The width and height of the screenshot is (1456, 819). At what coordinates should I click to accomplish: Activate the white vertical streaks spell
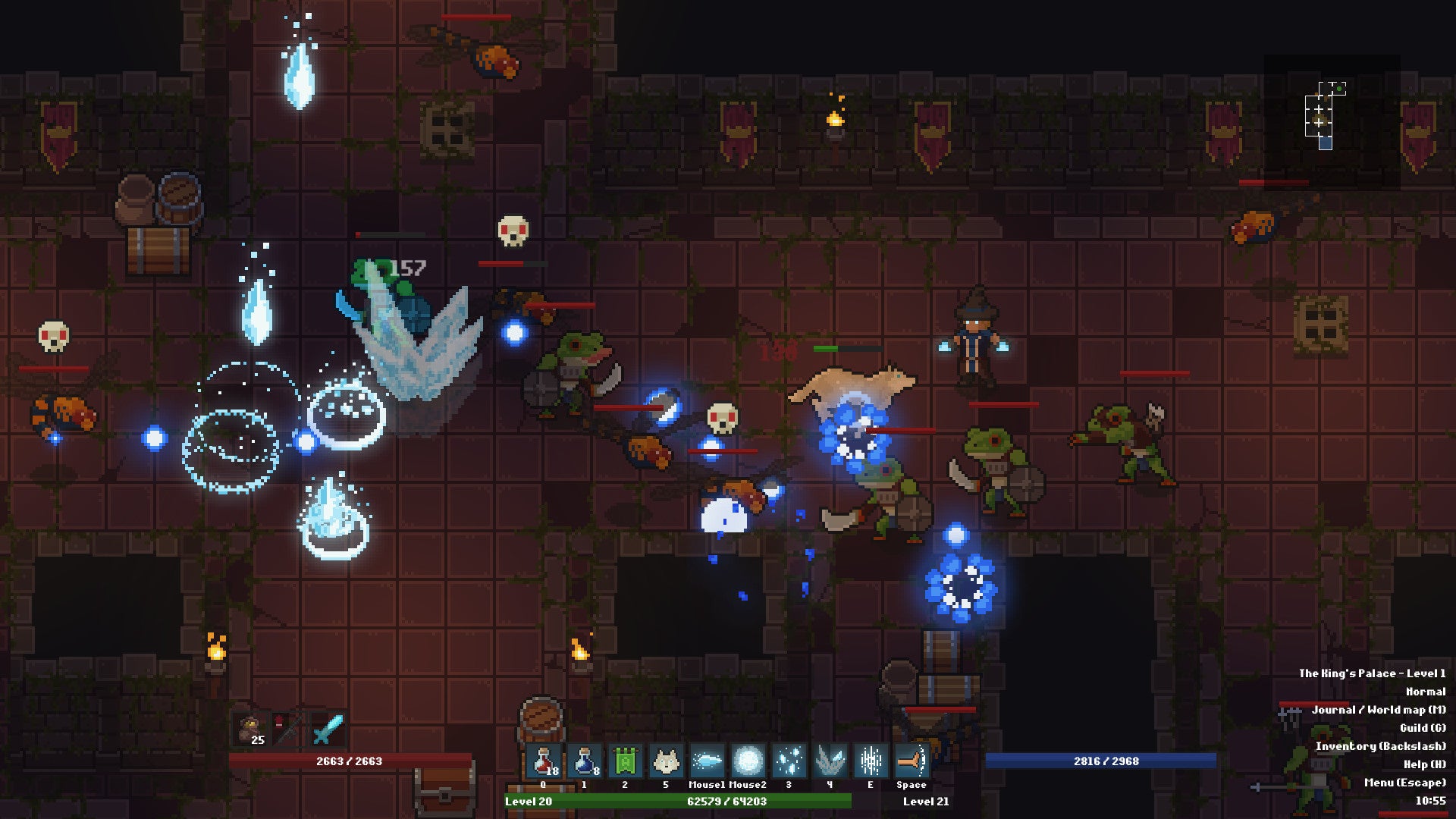point(871,761)
